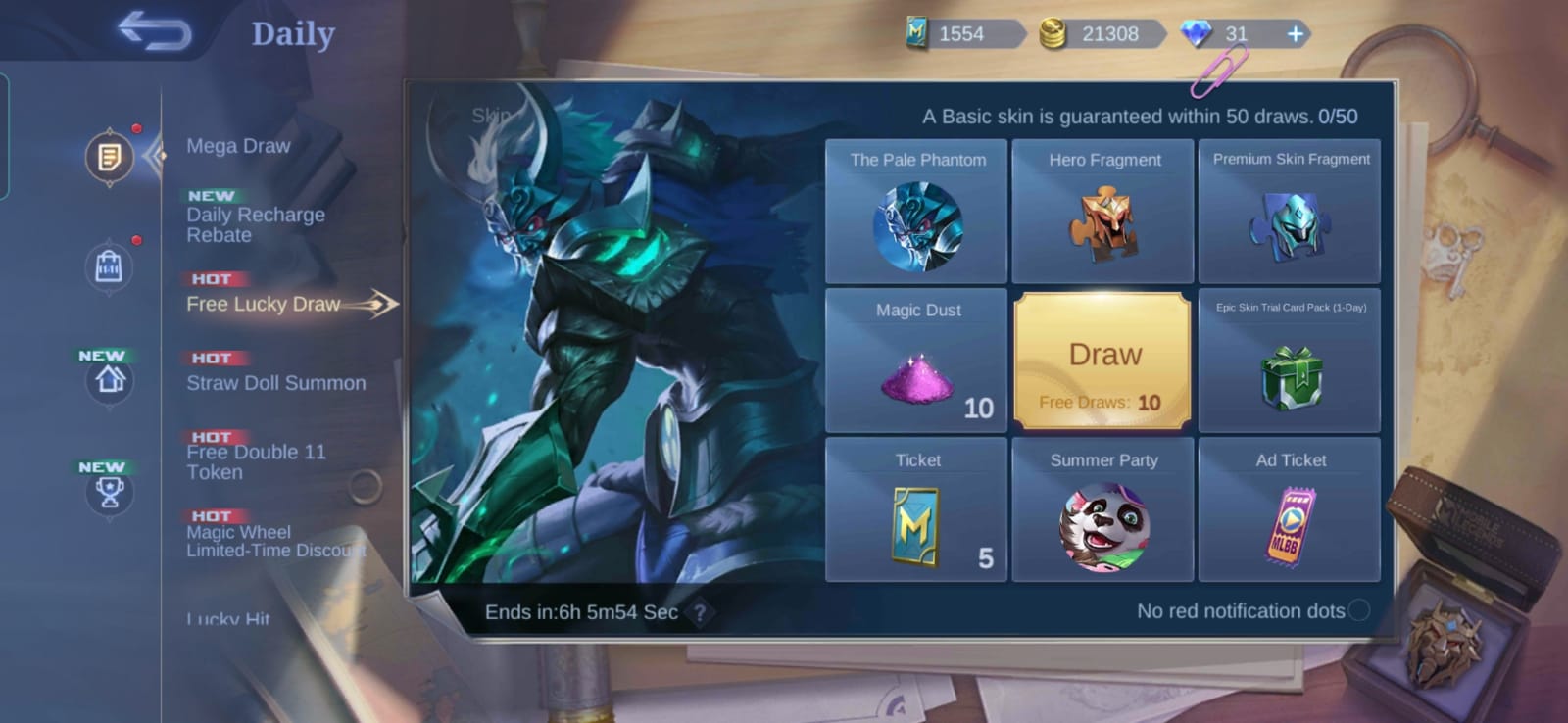Enable No red notification dots
This screenshot has width=1568, height=723.
pyautogui.click(x=1361, y=609)
